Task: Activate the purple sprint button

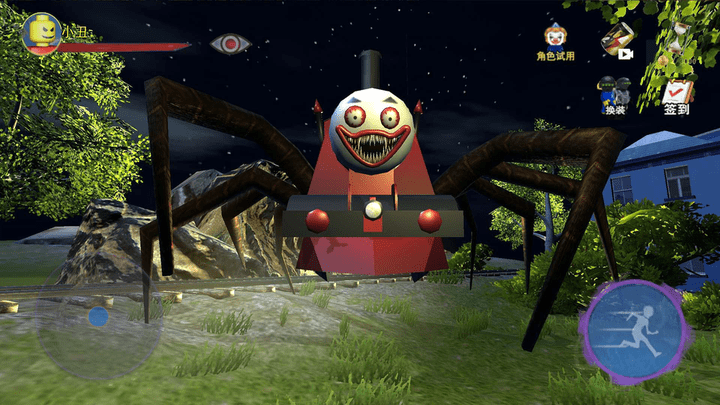Action: (634, 331)
